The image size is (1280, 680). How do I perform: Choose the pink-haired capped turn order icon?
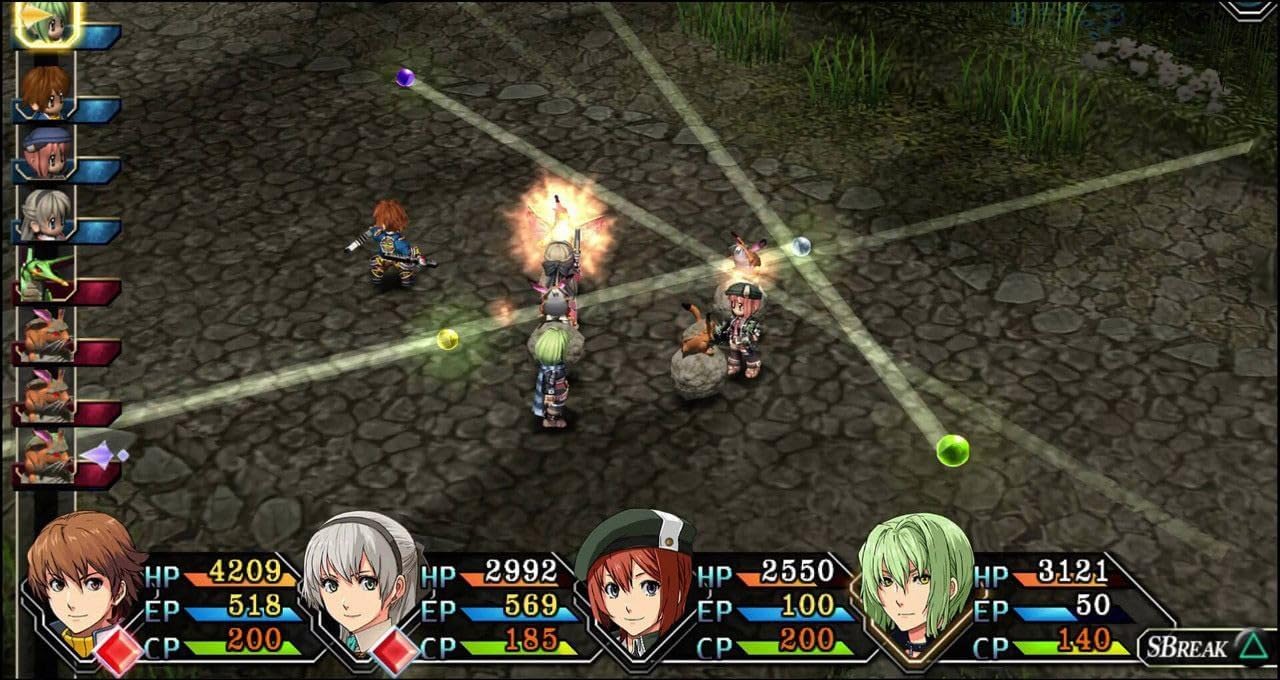click(46, 153)
